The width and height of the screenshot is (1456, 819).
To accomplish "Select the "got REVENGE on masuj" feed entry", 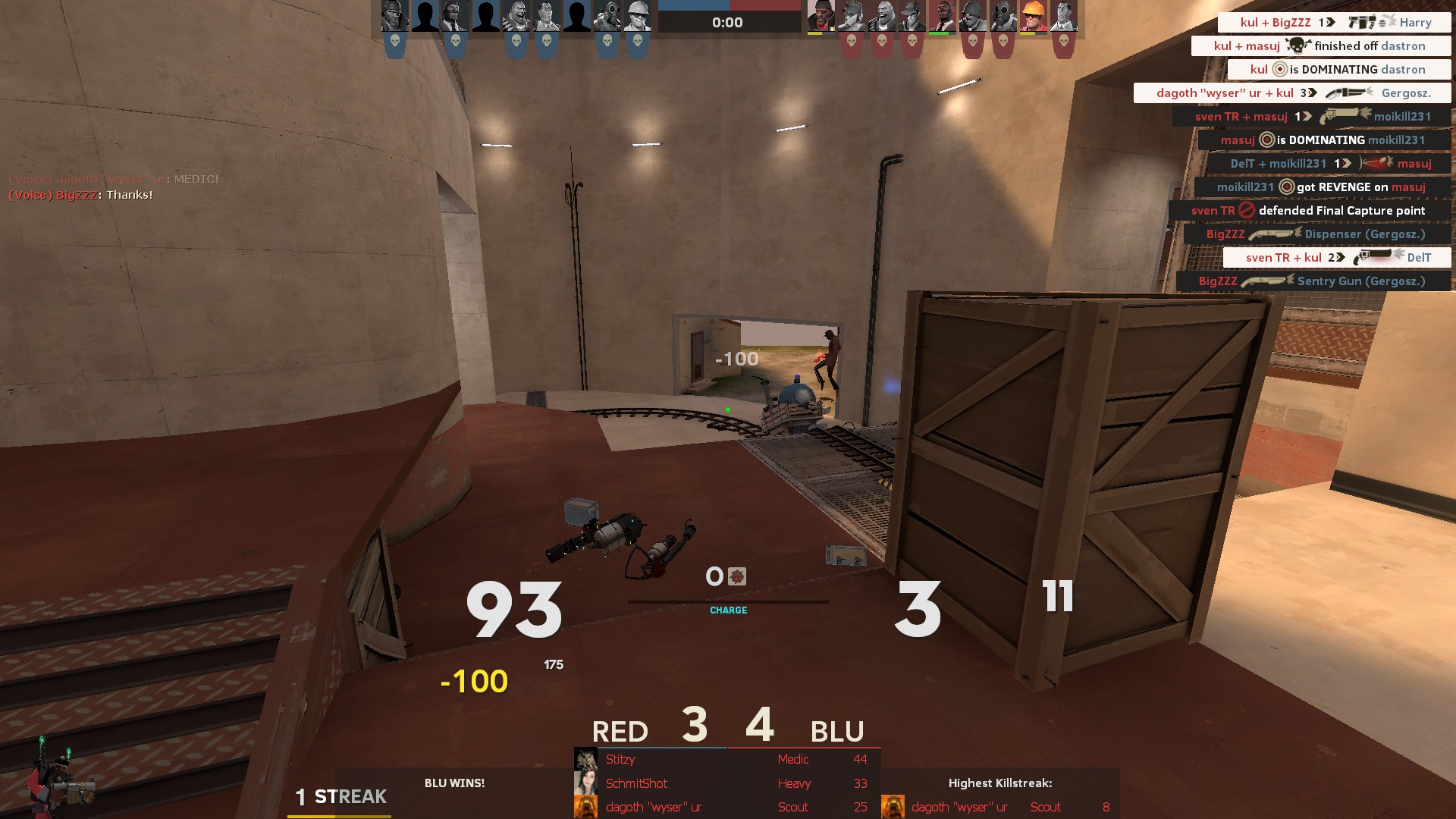I will pos(1322,187).
